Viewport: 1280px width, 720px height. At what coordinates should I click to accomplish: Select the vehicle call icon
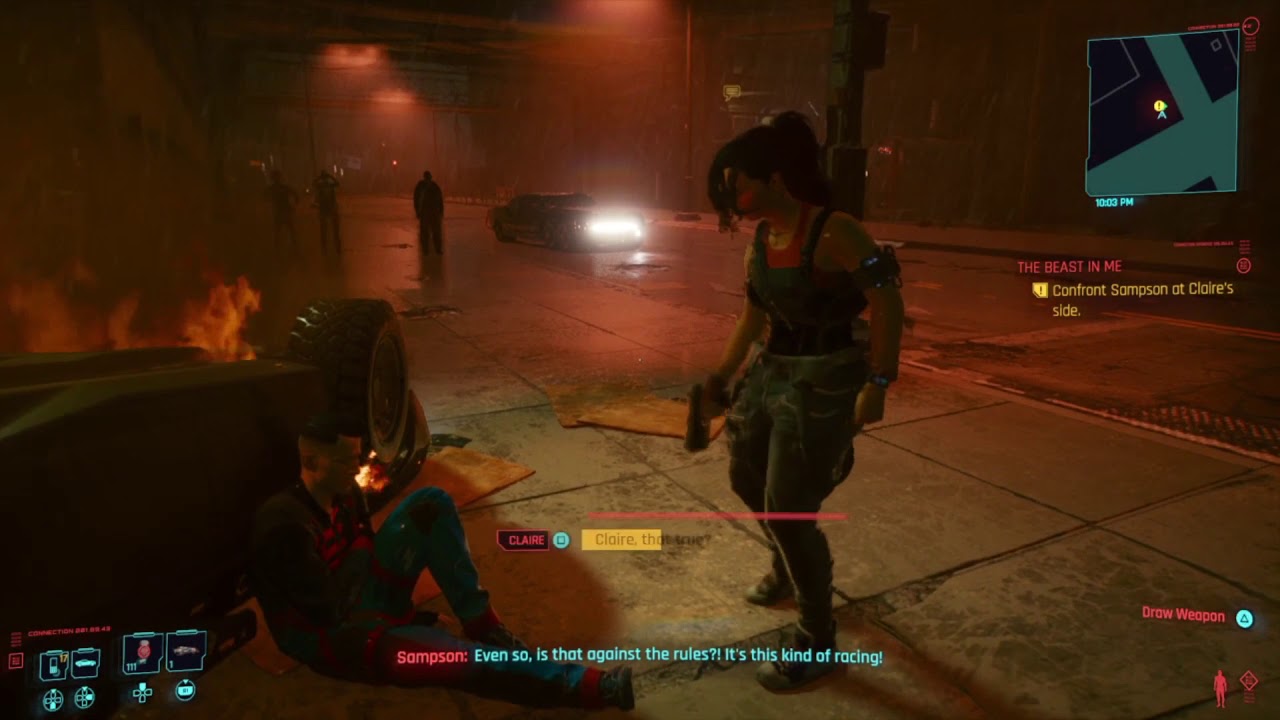[85, 664]
